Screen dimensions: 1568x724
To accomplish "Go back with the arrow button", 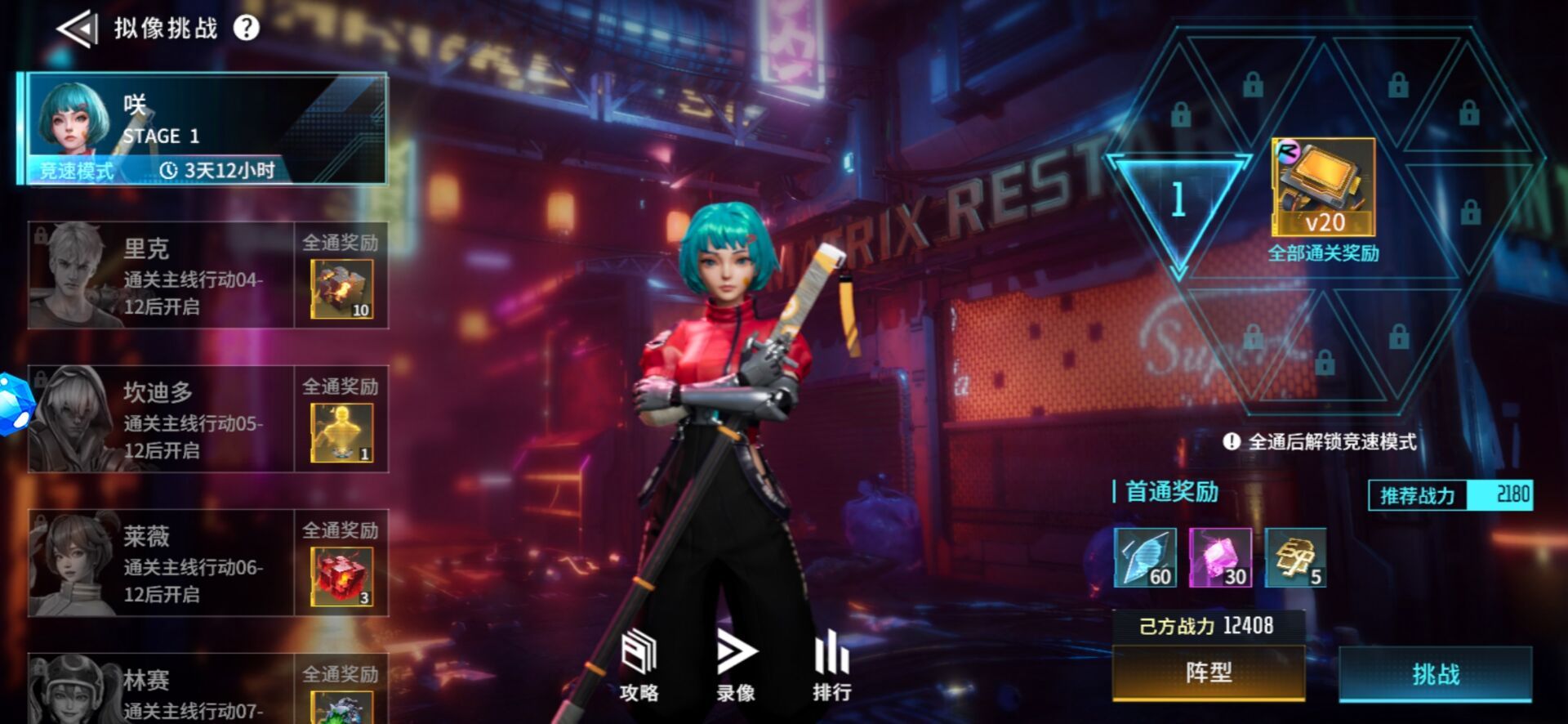I will click(76, 29).
